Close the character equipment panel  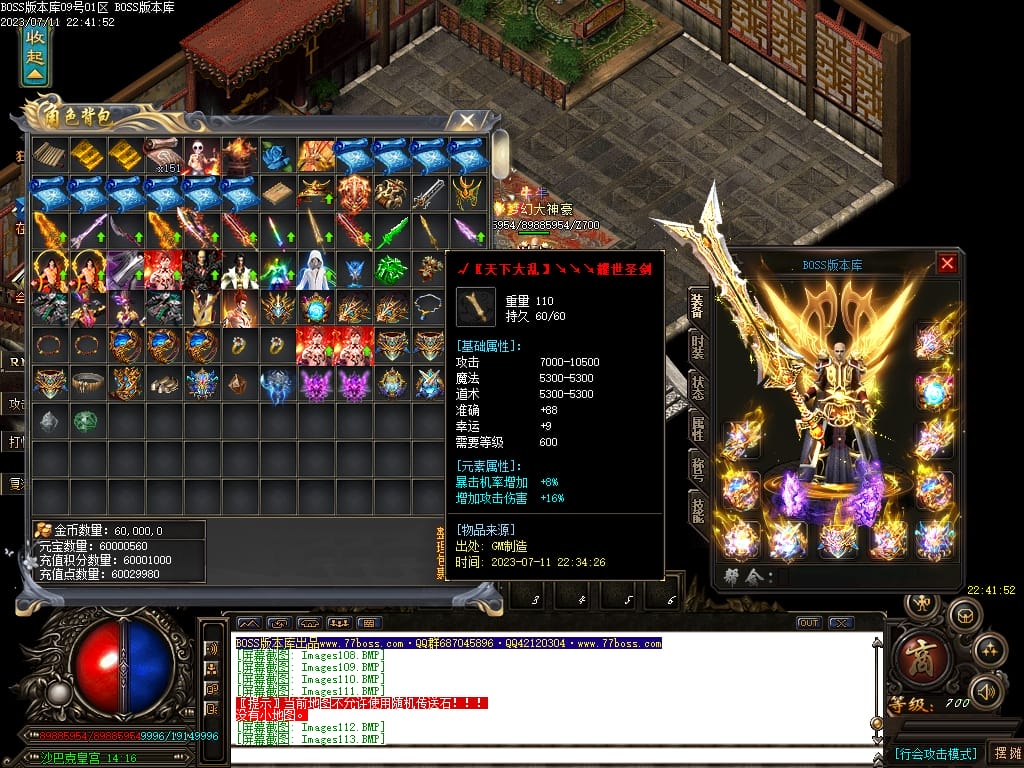coord(947,264)
